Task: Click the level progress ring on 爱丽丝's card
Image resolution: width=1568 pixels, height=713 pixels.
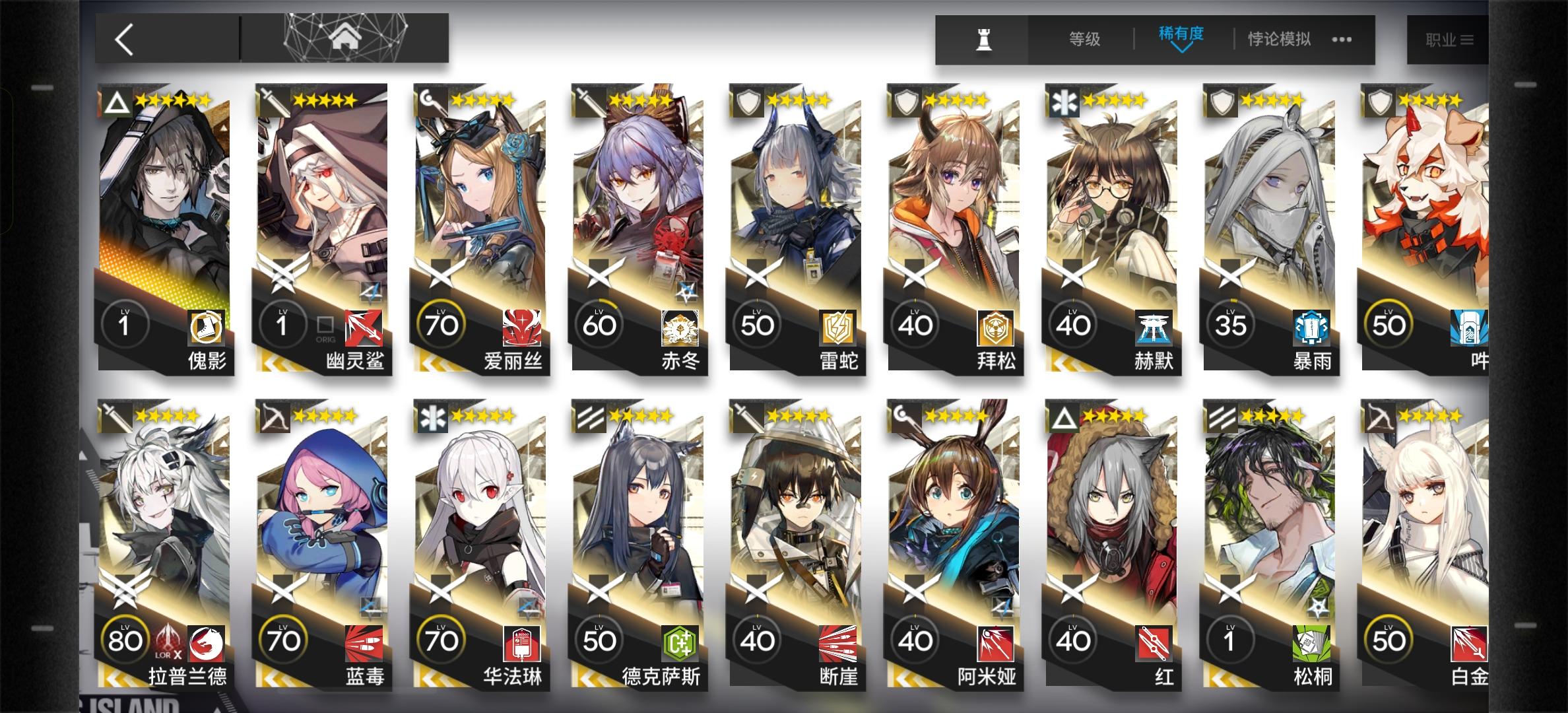Action: point(441,323)
